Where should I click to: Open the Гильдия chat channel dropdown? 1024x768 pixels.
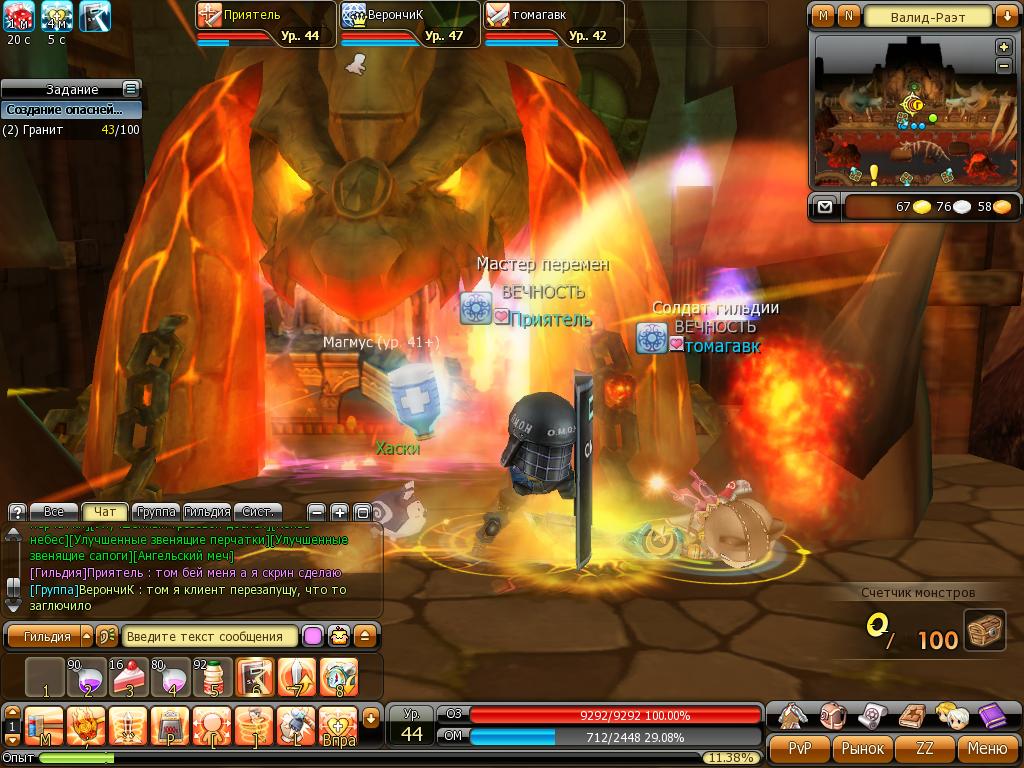pos(86,636)
